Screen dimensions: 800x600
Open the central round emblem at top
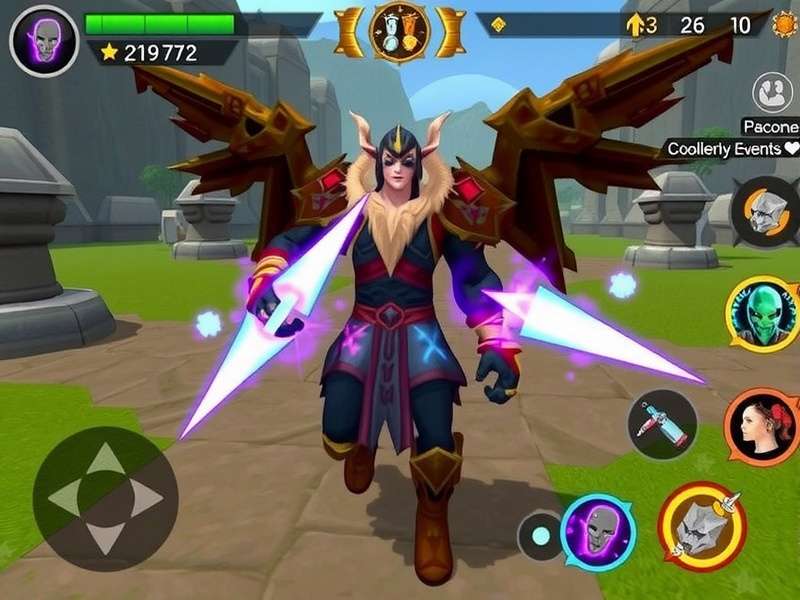click(400, 32)
